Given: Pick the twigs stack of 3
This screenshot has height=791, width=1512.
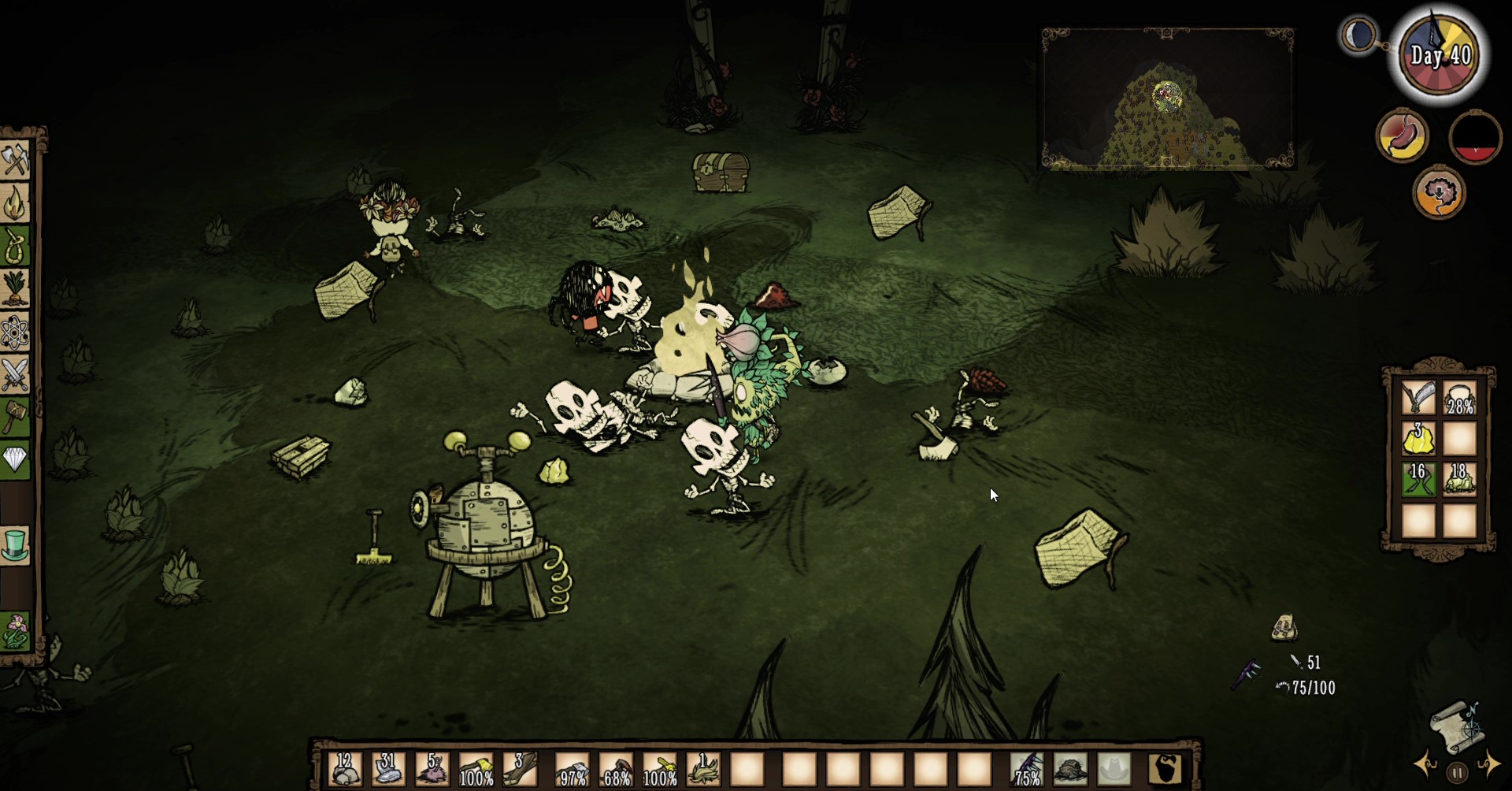Looking at the screenshot, I should tap(520, 769).
